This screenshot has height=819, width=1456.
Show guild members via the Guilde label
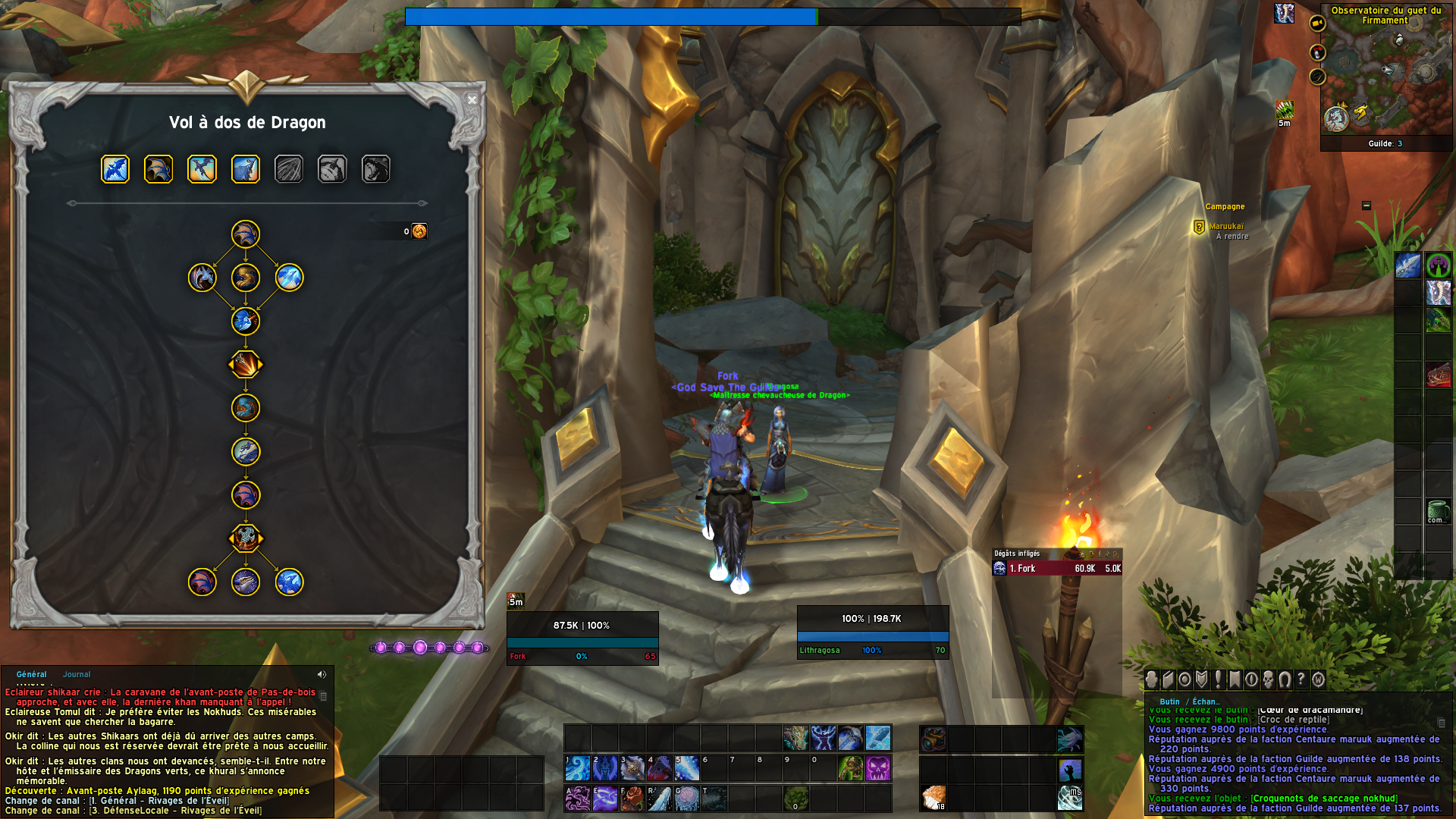(x=1385, y=143)
